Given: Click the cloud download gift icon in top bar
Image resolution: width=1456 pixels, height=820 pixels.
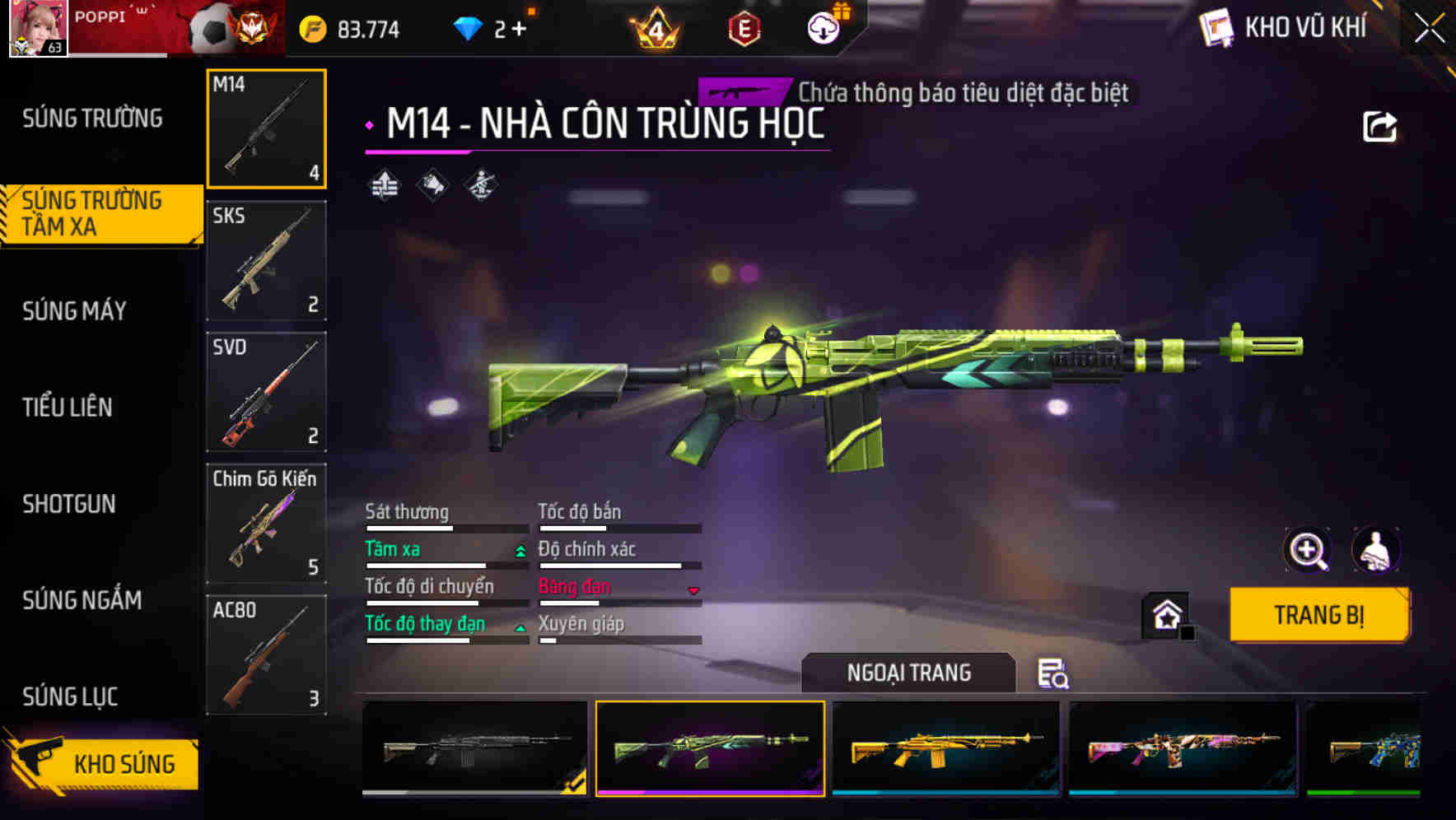Looking at the screenshot, I should coord(823,27).
